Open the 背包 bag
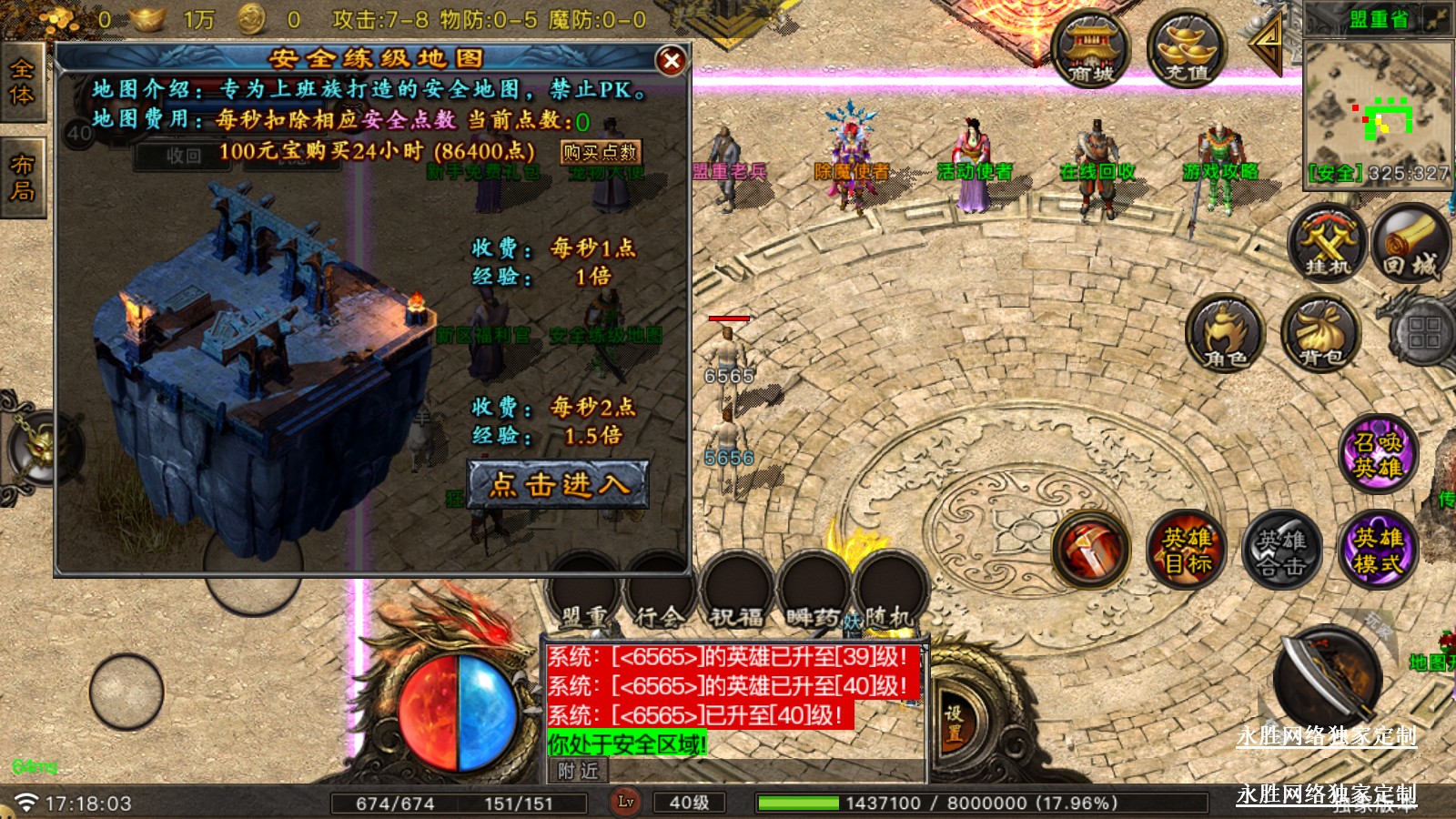Image resolution: width=1456 pixels, height=819 pixels. pos(1320,334)
